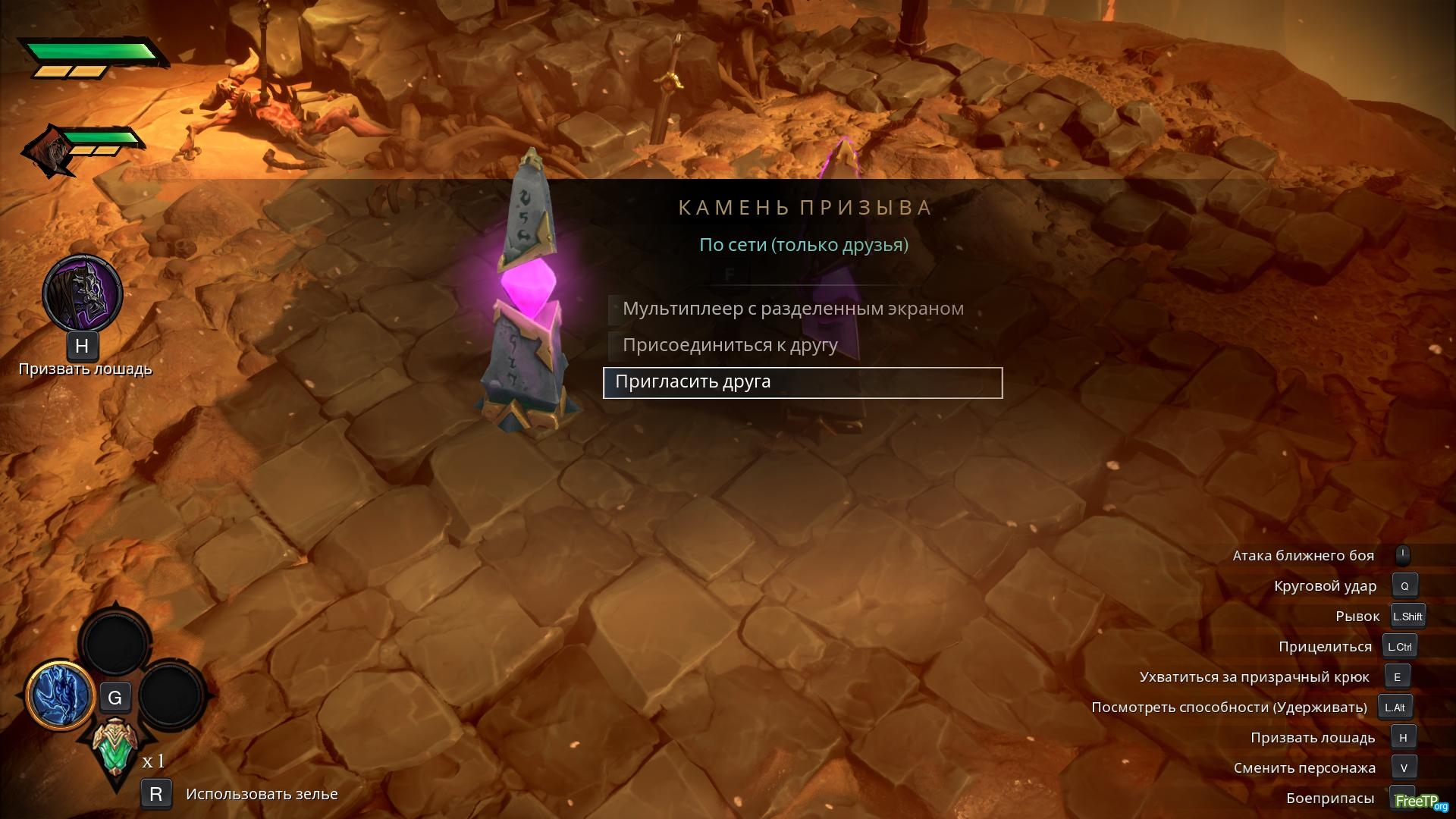Image resolution: width=1456 pixels, height=819 pixels.
Task: Select Мультиплеер с разделенным экраном option
Action: [792, 309]
